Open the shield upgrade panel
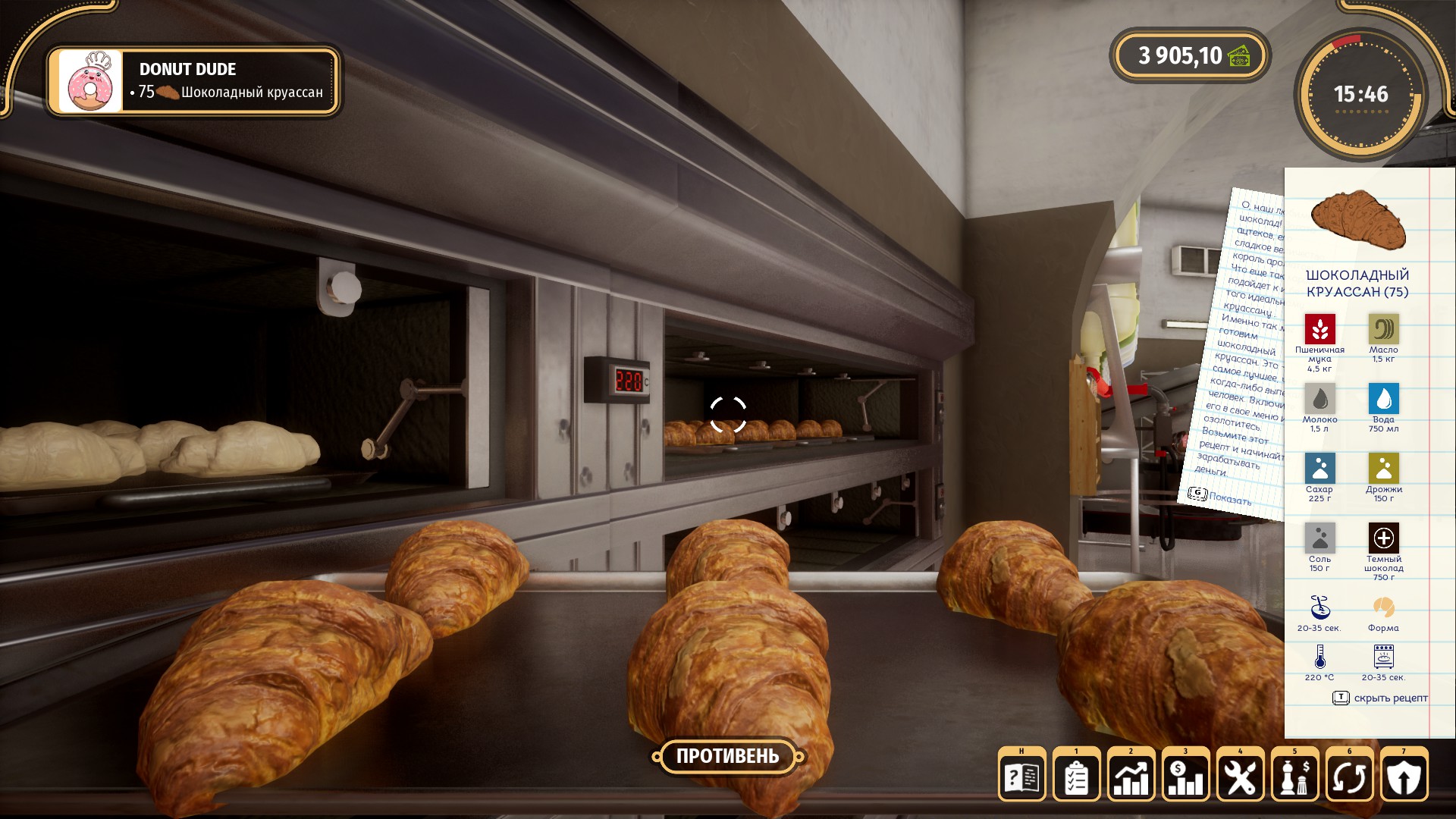The height and width of the screenshot is (819, 1456). (x=1404, y=777)
